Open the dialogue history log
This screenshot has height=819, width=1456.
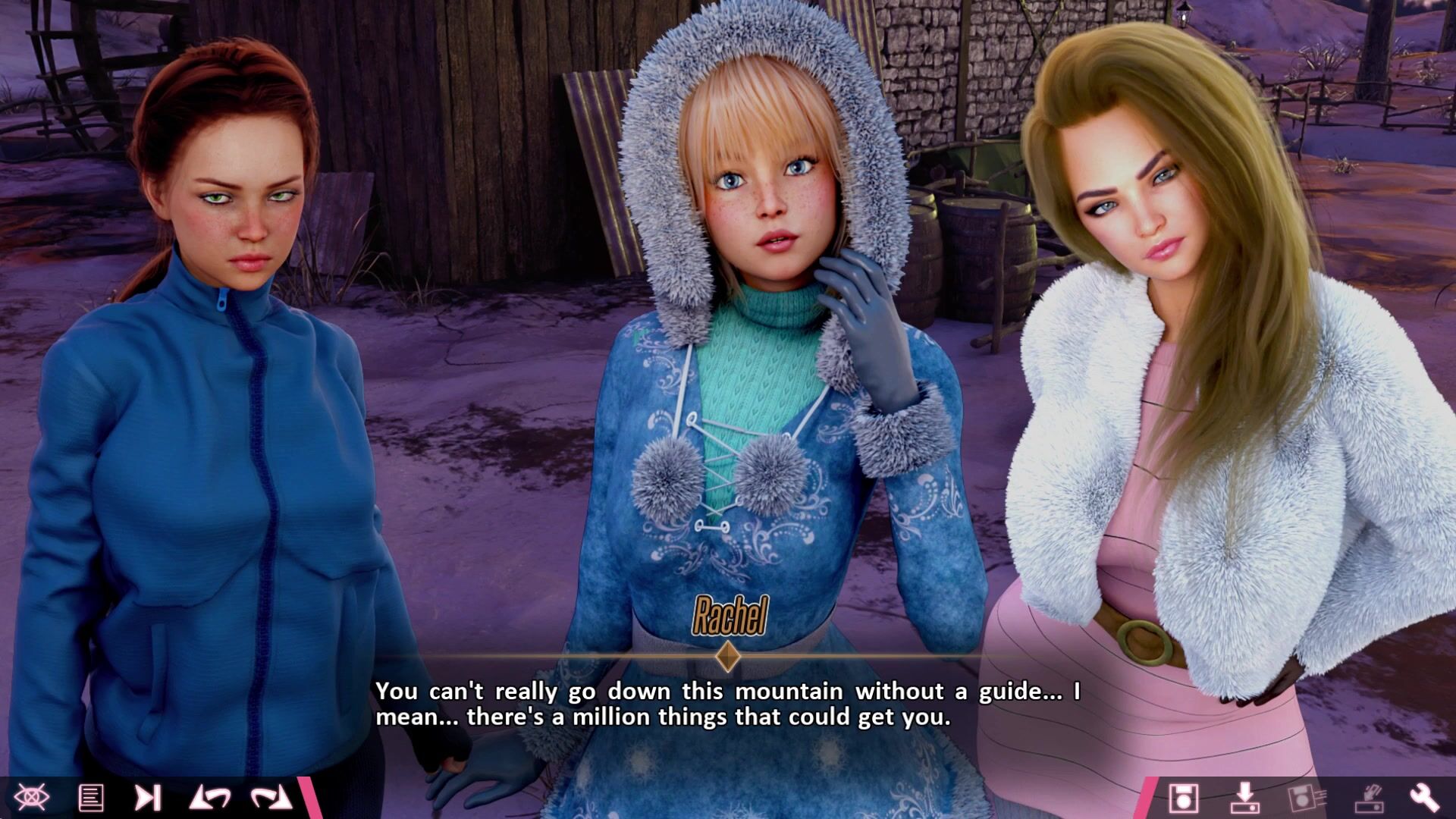coord(91,797)
